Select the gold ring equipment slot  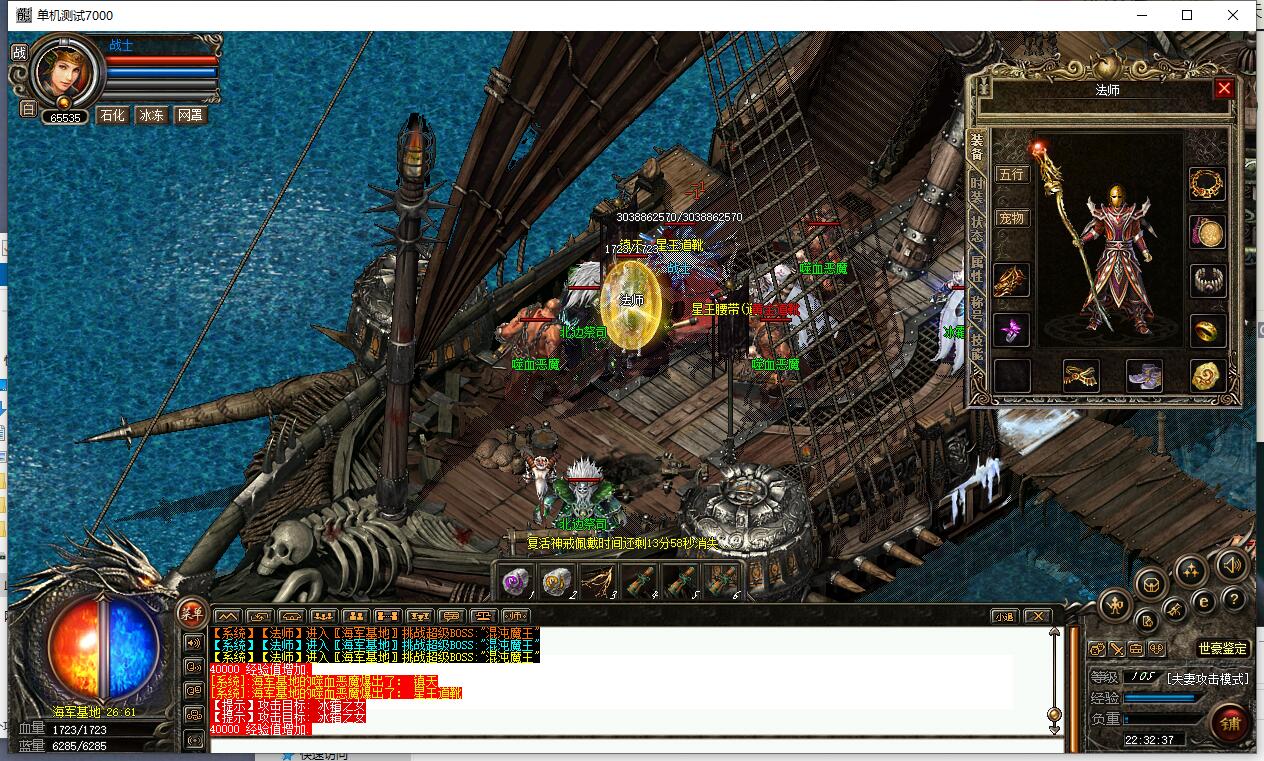point(1207,330)
